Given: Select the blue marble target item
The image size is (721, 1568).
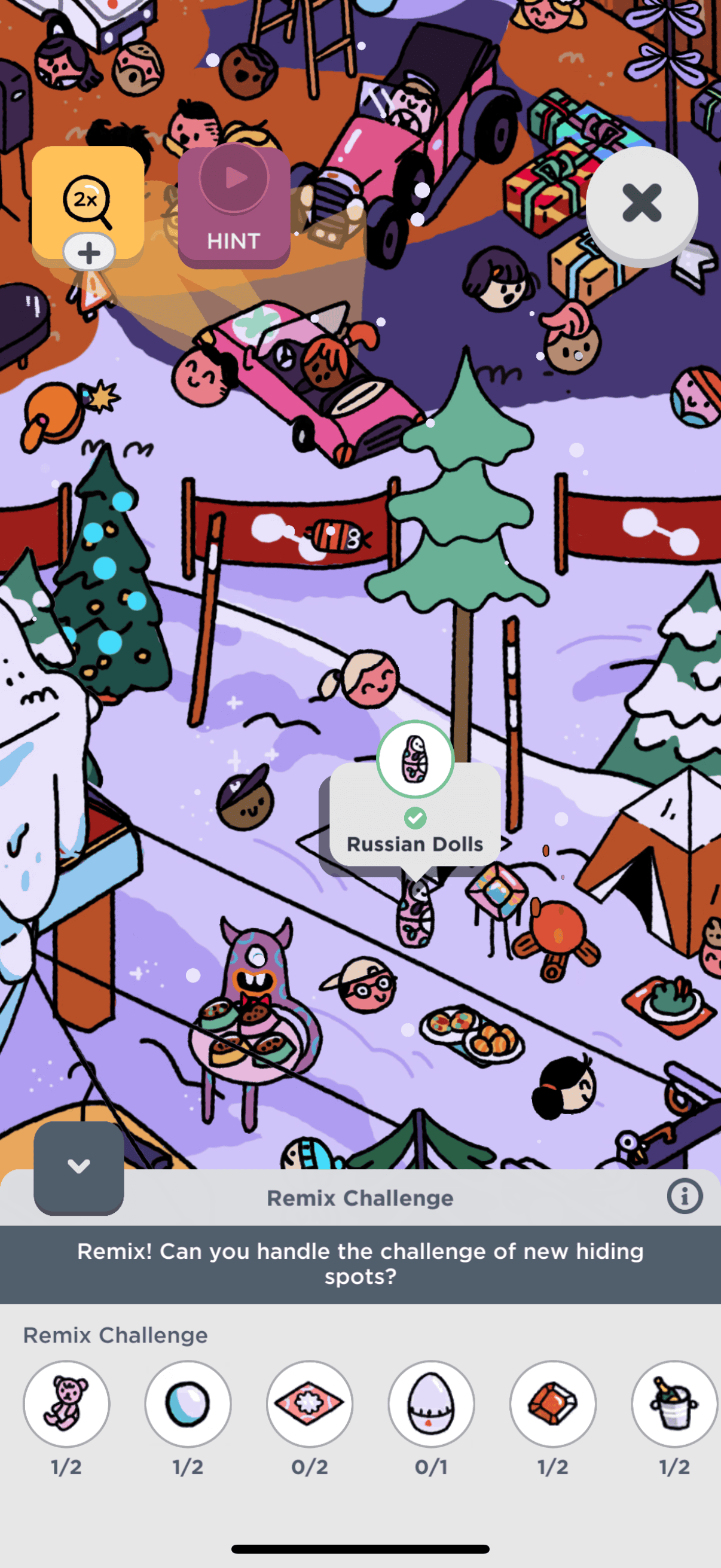Looking at the screenshot, I should click(188, 1403).
